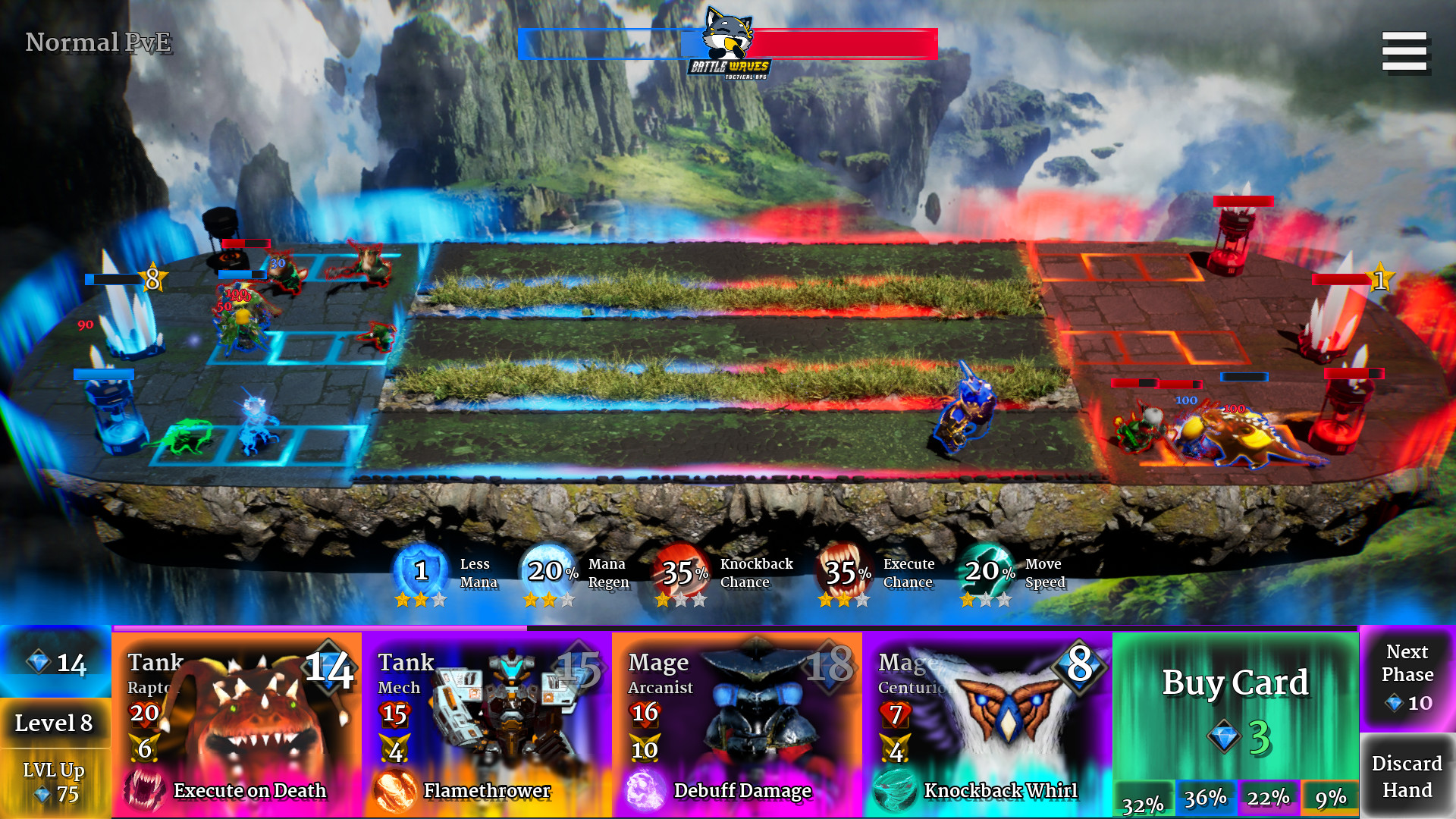The height and width of the screenshot is (819, 1456).
Task: Toggle the third star under Less Mana
Action: click(x=440, y=599)
